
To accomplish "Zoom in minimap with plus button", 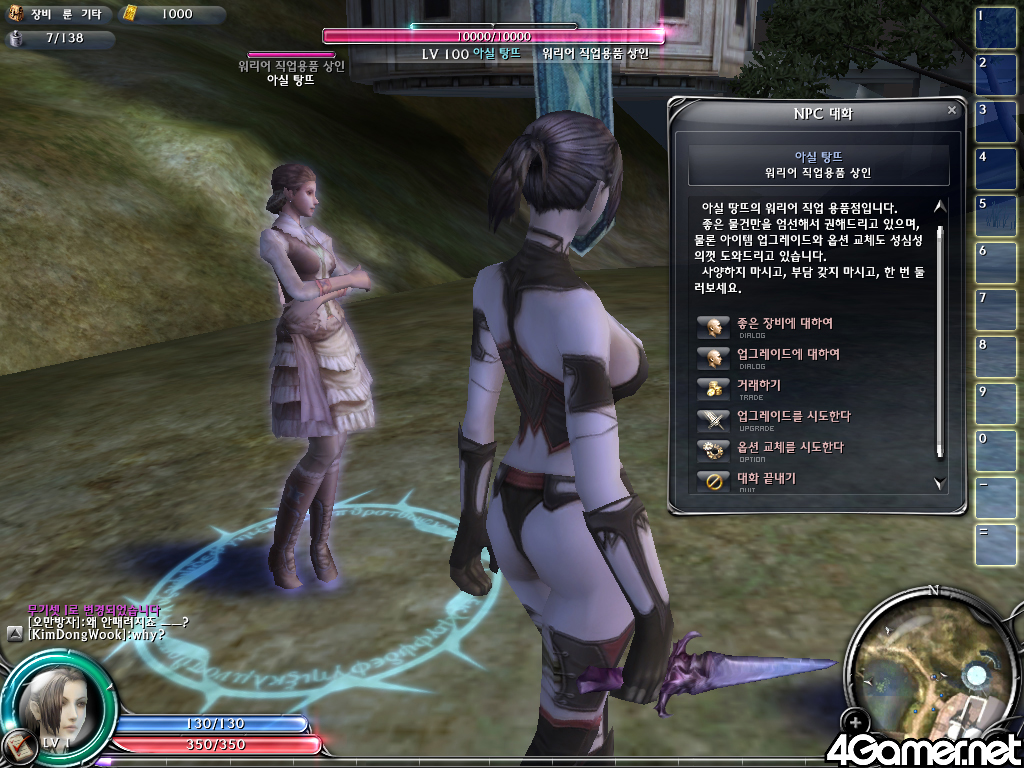I will click(x=856, y=720).
